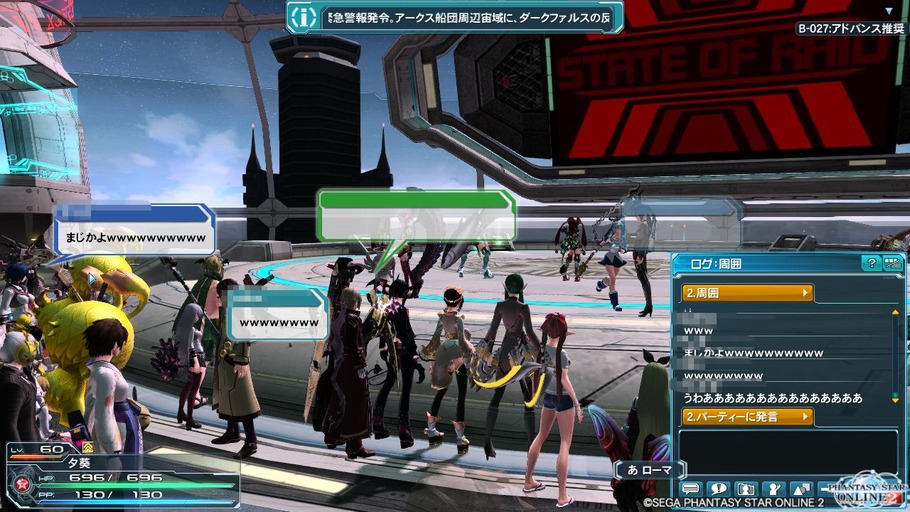Expand the B-027 block info arrow
Screen dimensions: 910x512
[x=889, y=11]
